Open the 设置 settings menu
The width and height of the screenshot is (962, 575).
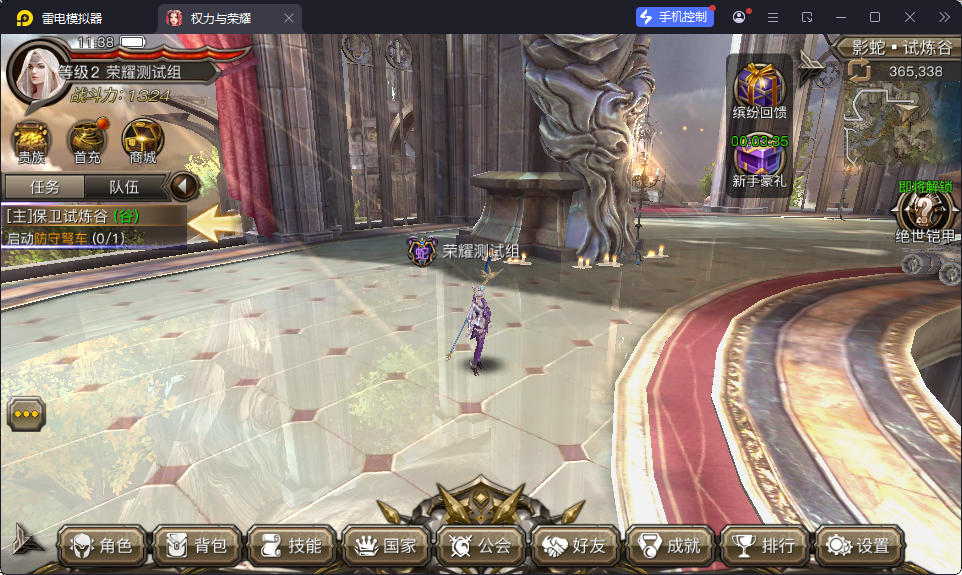point(858,546)
